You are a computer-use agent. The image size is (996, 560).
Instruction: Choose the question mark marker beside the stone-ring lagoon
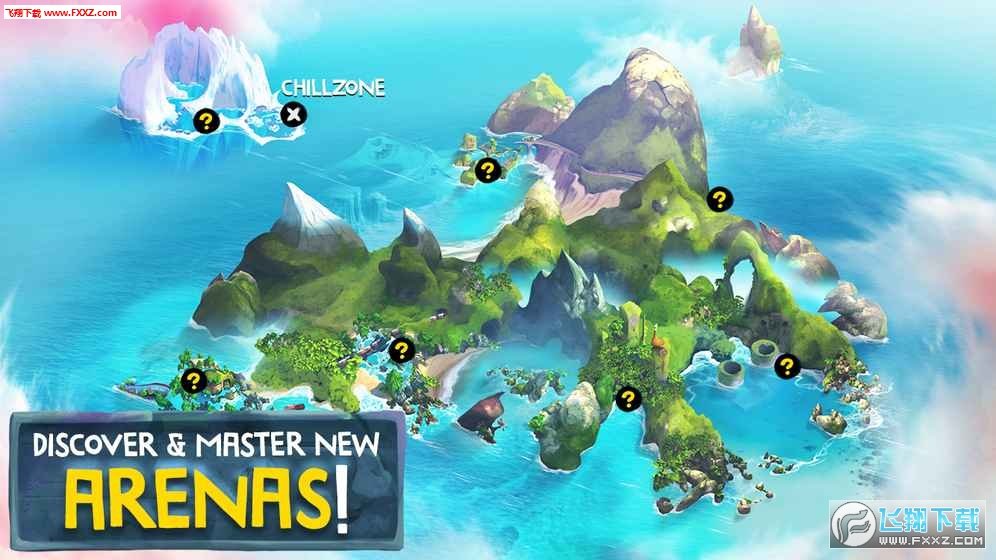[x=787, y=366]
